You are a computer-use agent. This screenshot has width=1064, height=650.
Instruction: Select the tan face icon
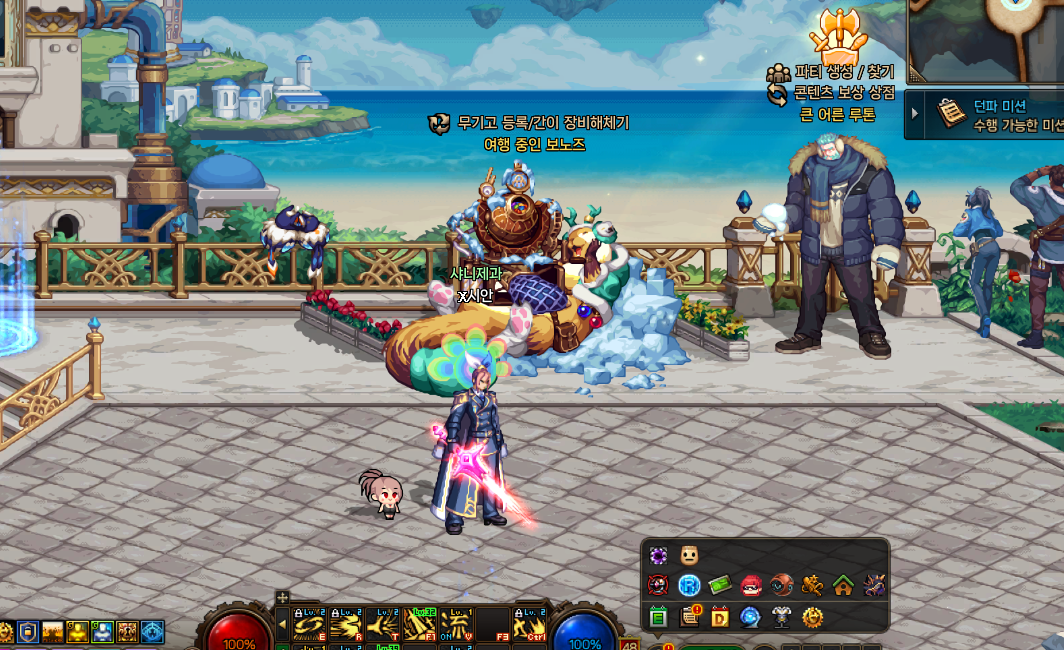click(689, 556)
